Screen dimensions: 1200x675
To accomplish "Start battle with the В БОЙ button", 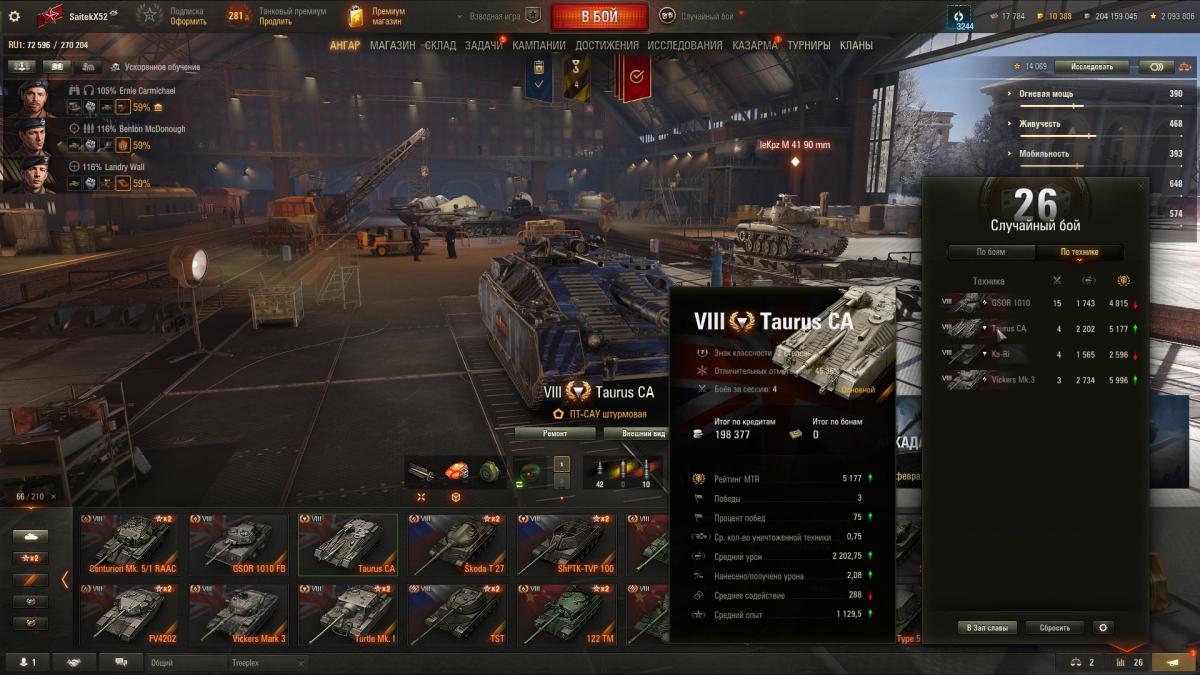I will click(x=599, y=16).
